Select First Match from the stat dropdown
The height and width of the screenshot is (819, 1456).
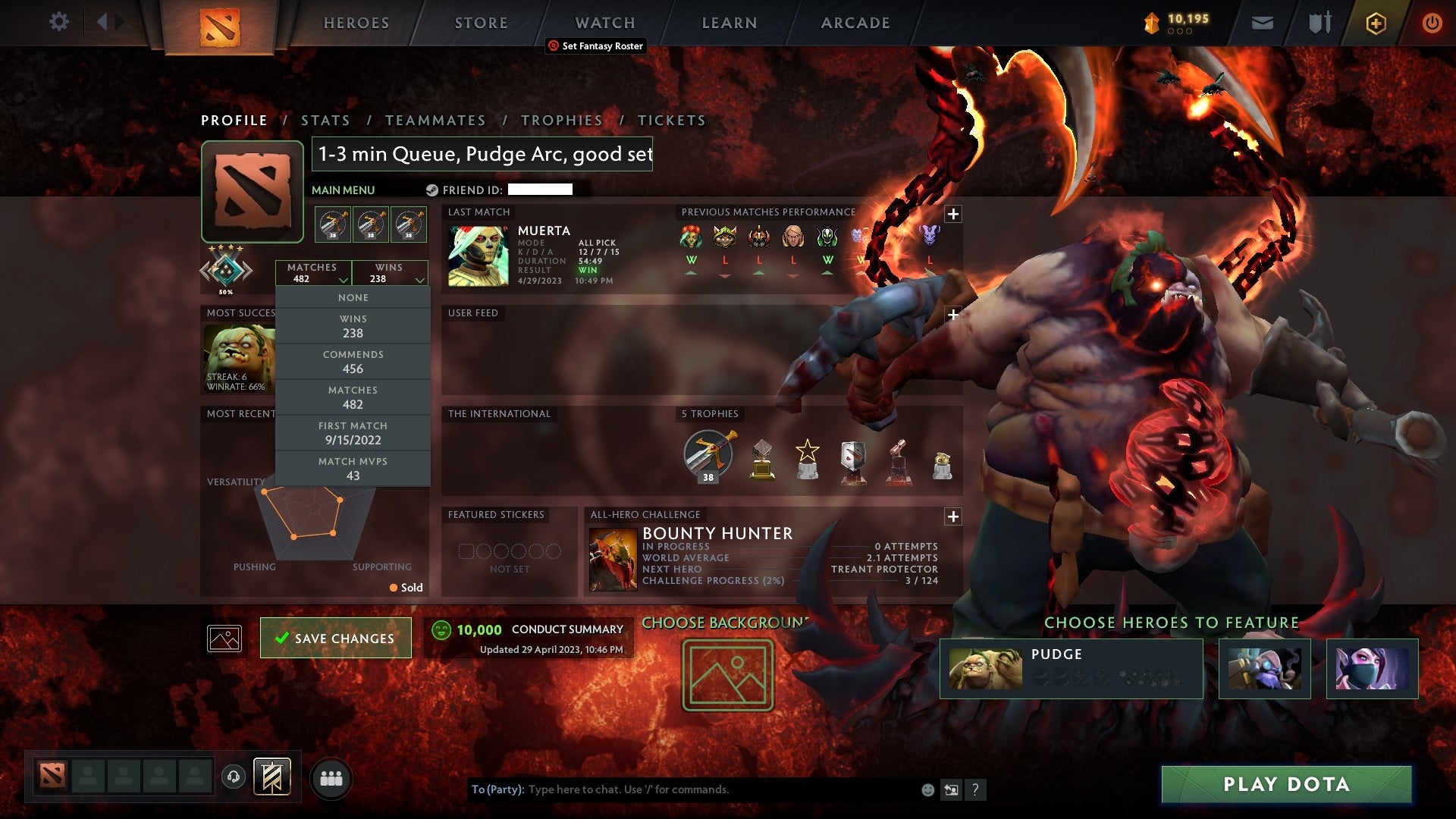tap(353, 433)
